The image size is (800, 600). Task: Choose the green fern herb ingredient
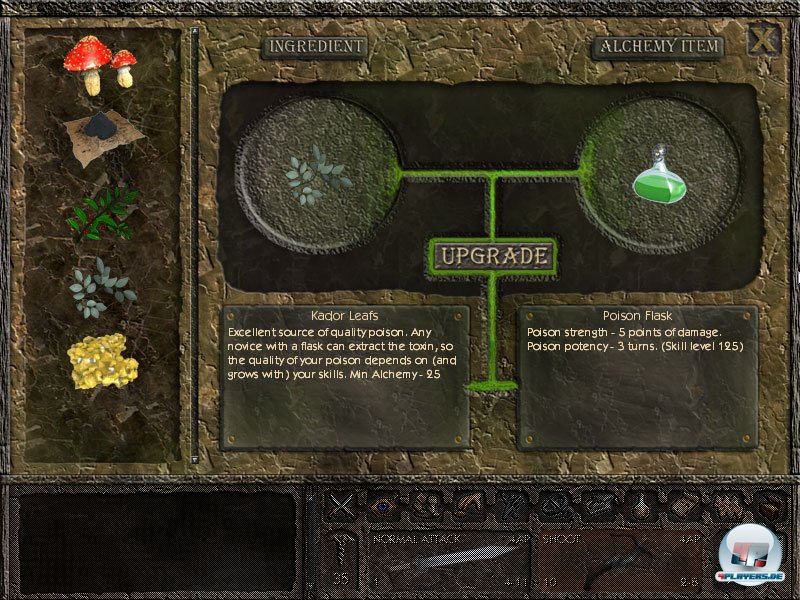(x=101, y=211)
